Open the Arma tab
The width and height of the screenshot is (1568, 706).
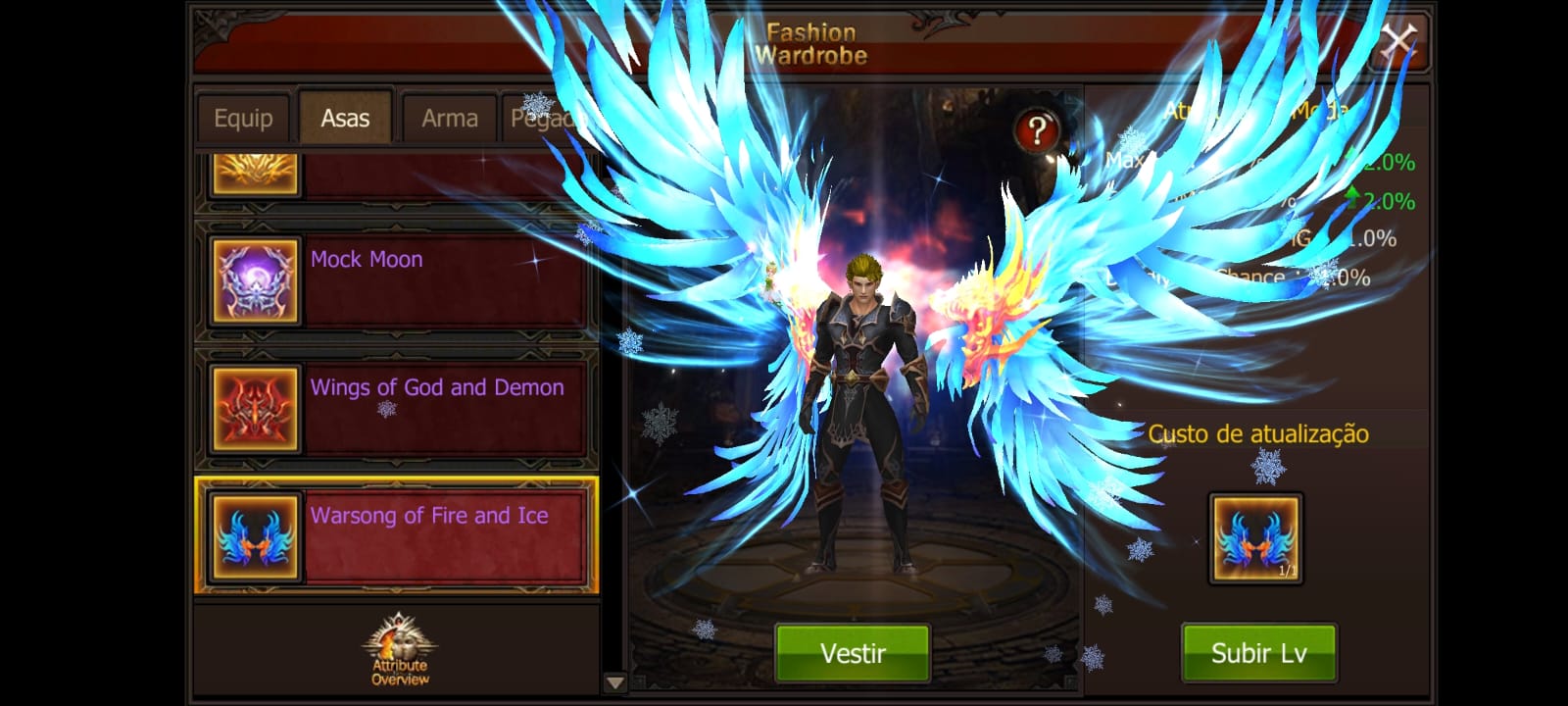point(449,119)
